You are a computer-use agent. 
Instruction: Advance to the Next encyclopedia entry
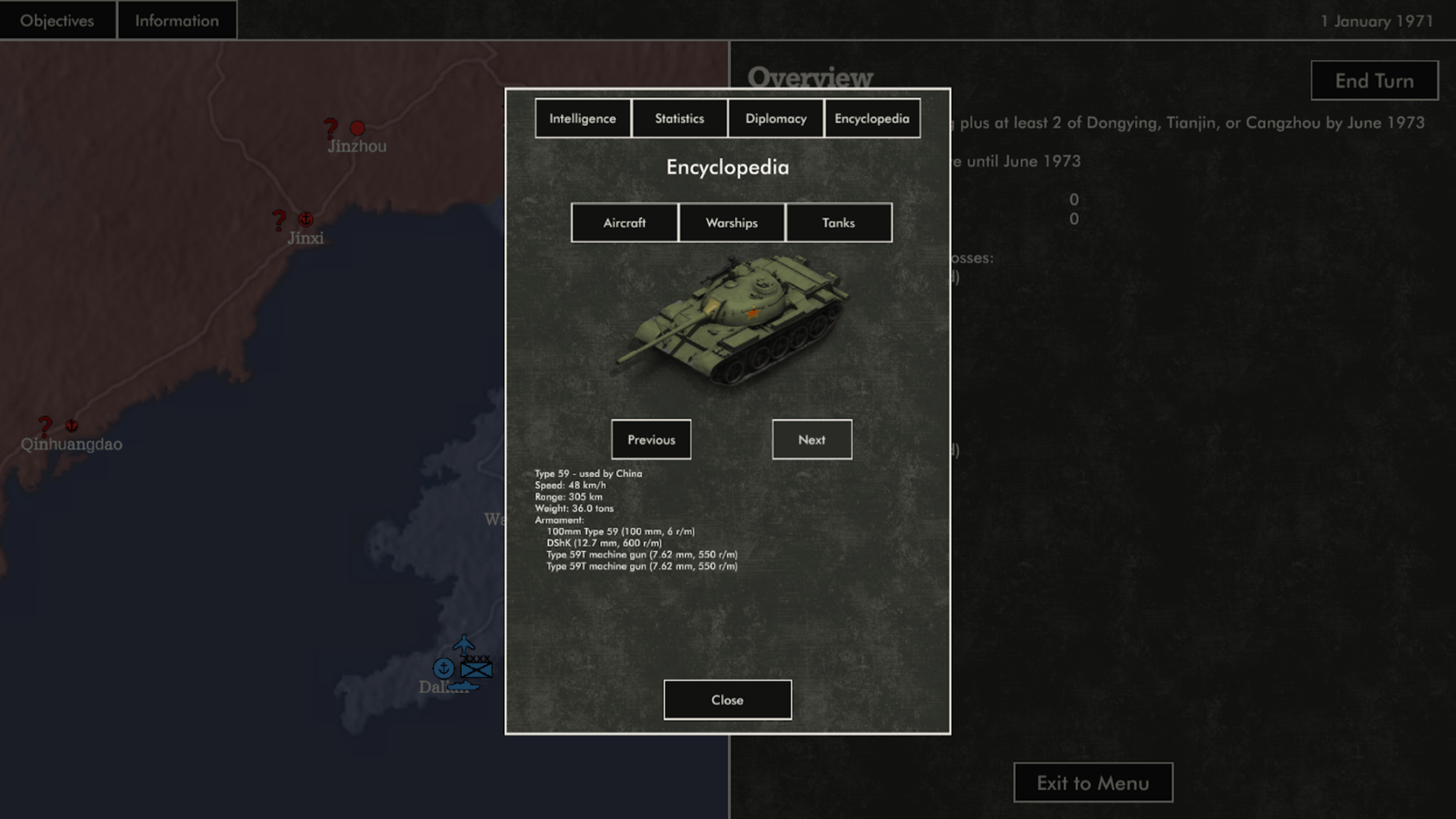811,440
